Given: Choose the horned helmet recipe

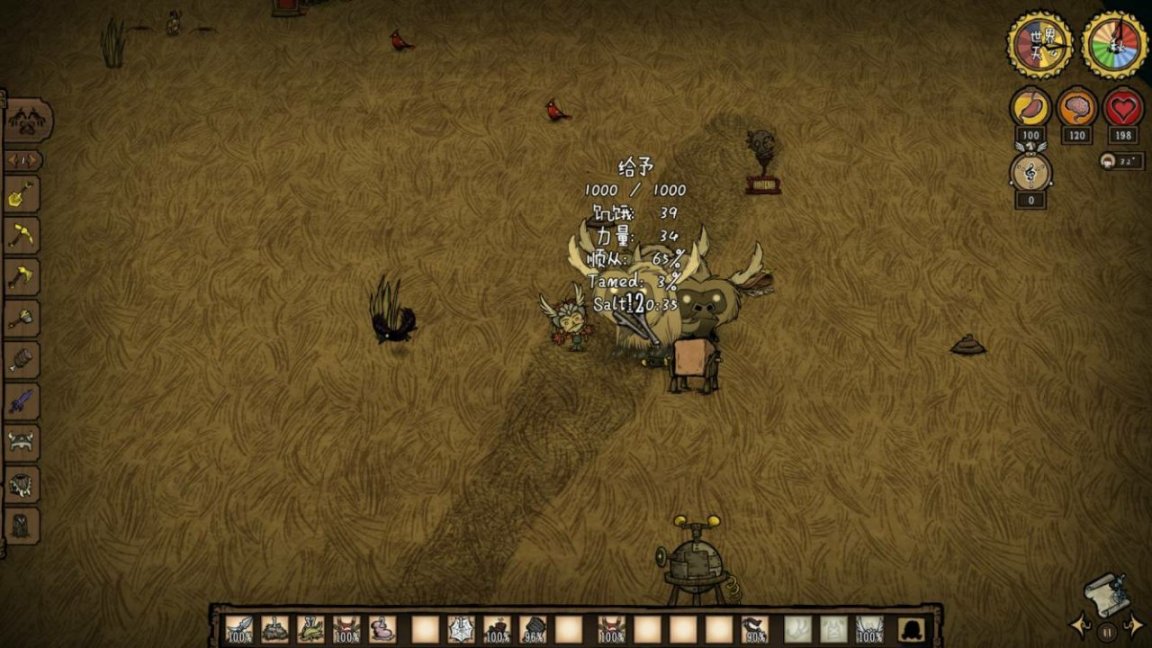Looking at the screenshot, I should 22,442.
